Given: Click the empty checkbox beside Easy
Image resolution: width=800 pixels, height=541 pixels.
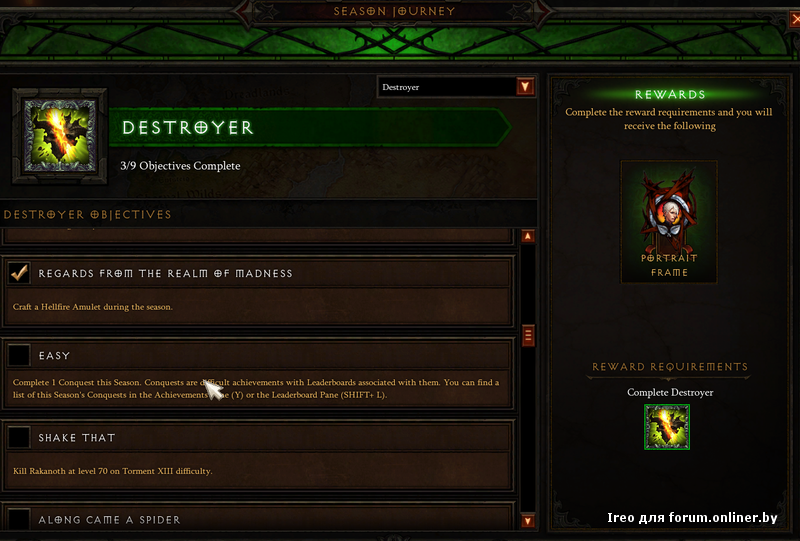Looking at the screenshot, I should coord(18,355).
